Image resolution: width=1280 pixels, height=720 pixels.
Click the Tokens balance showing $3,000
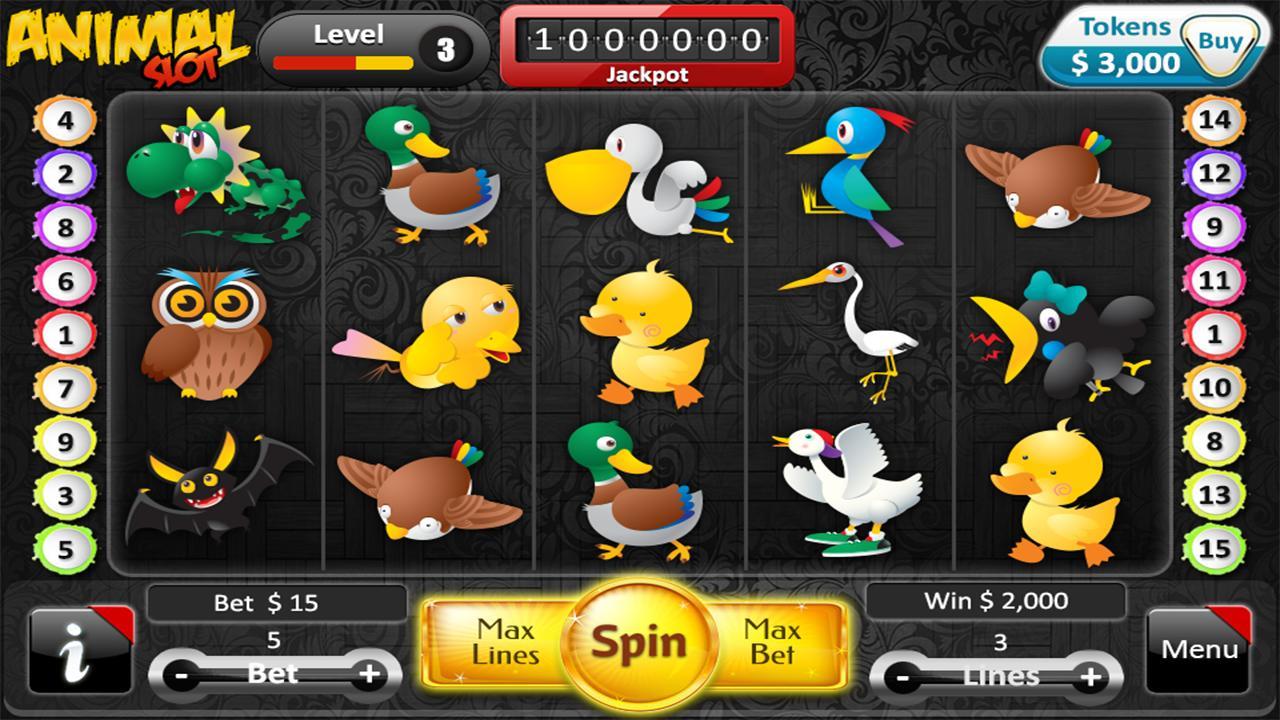click(1130, 62)
